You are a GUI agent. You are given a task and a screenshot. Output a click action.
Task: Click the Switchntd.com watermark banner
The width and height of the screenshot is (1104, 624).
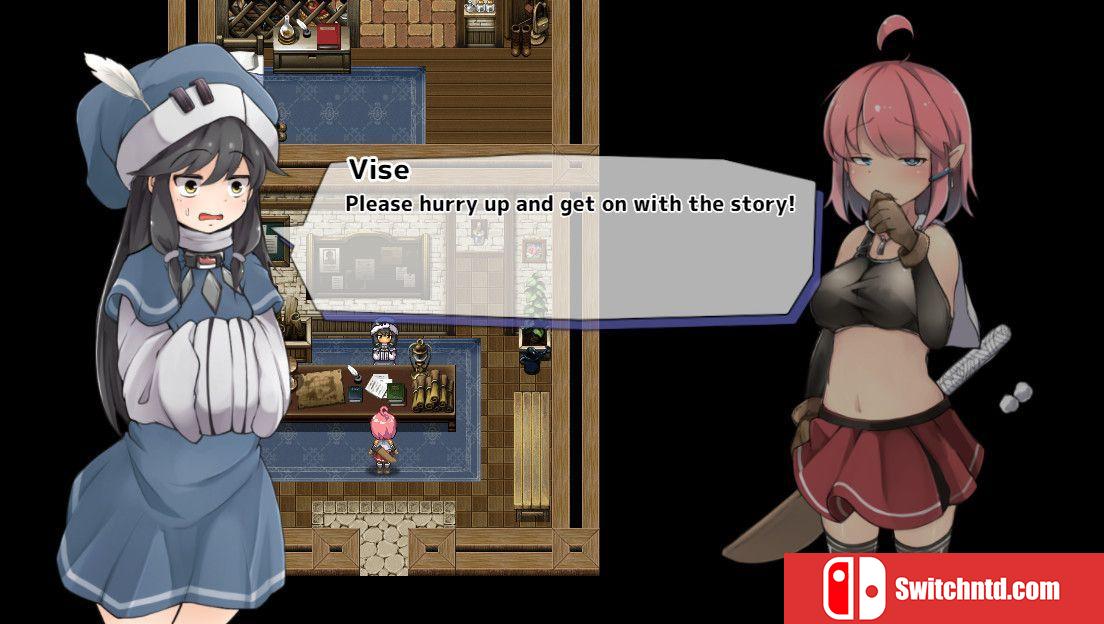pyautogui.click(x=943, y=588)
